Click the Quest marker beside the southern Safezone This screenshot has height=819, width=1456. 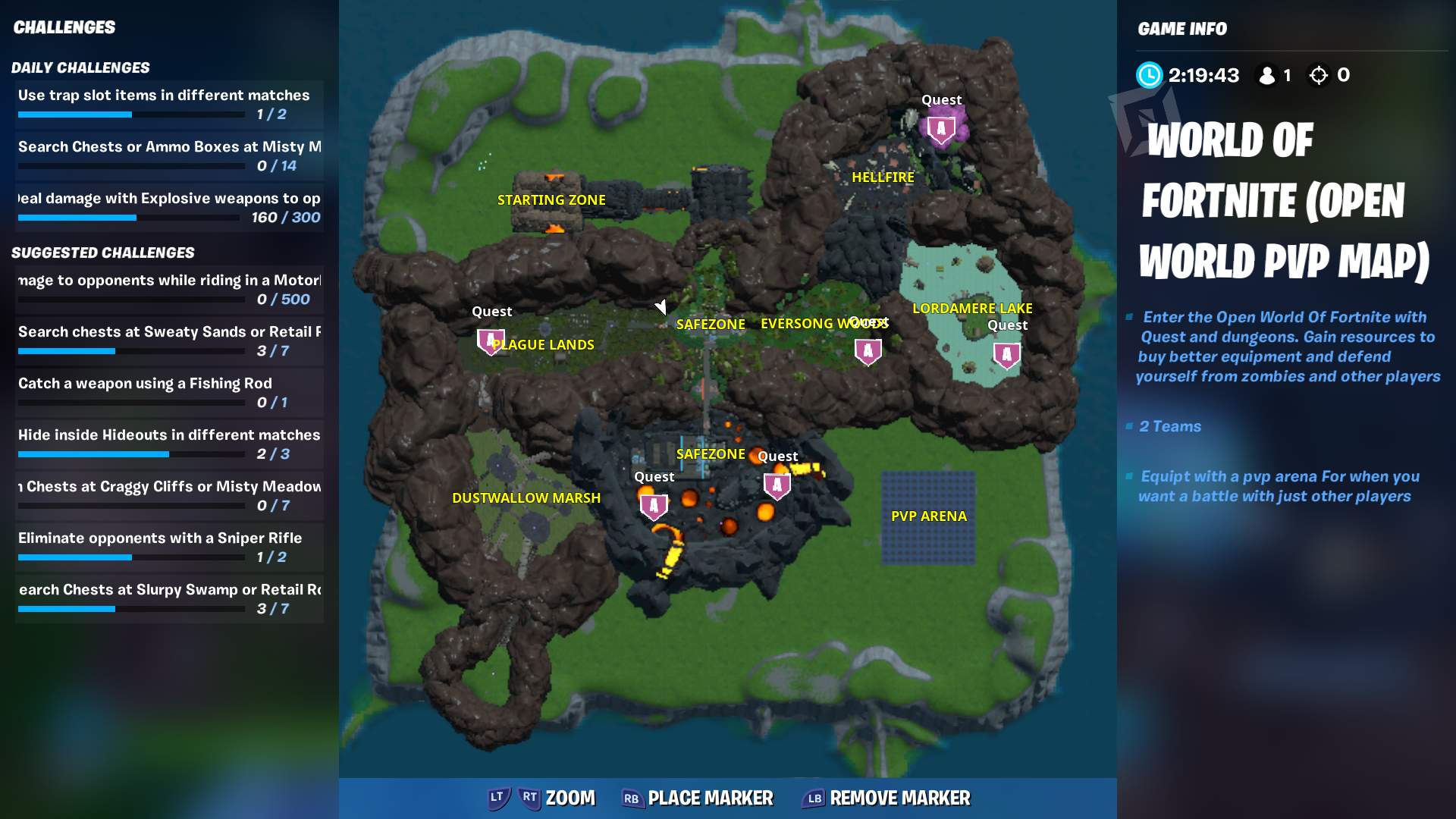[776, 485]
